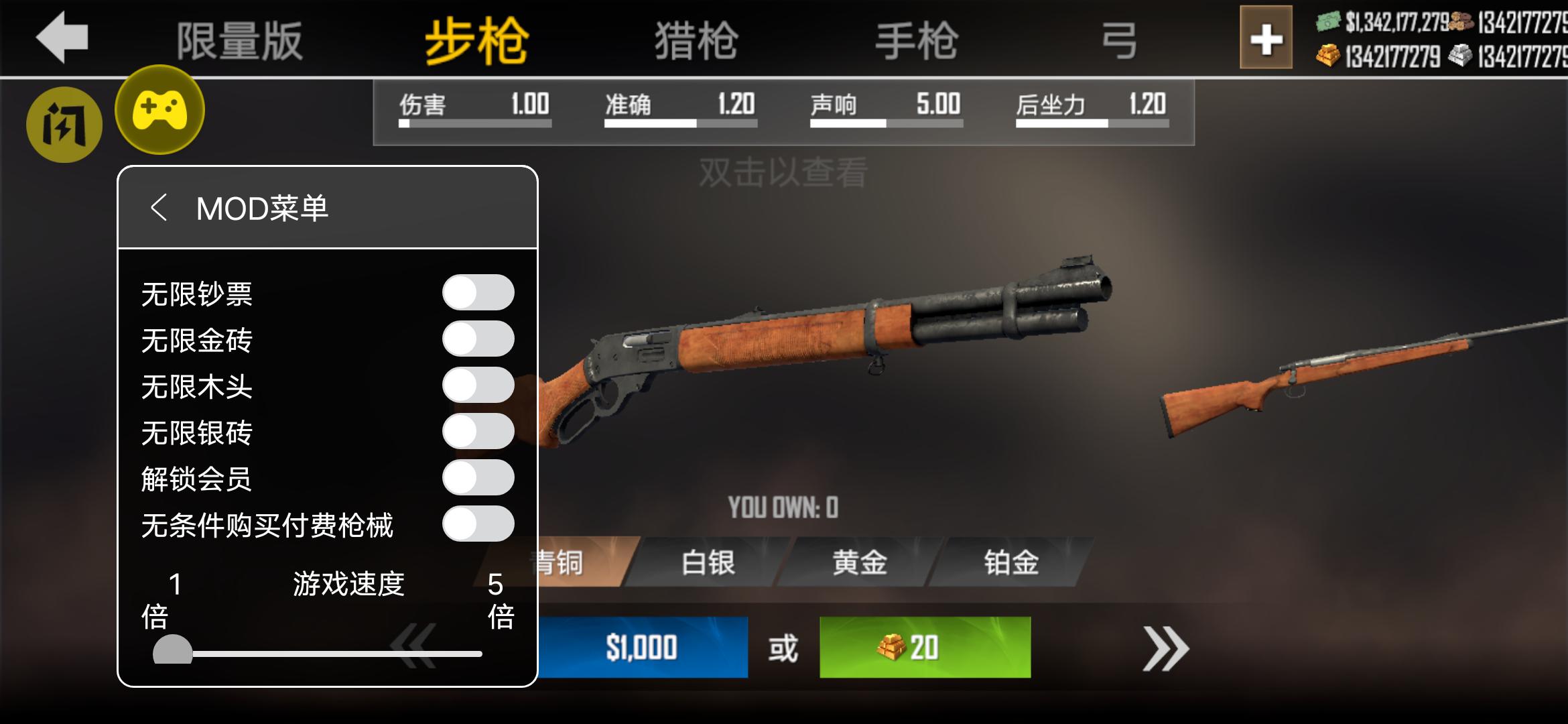Purchase with 20 gold bars
This screenshot has width=1568, height=724.
pyautogui.click(x=925, y=647)
